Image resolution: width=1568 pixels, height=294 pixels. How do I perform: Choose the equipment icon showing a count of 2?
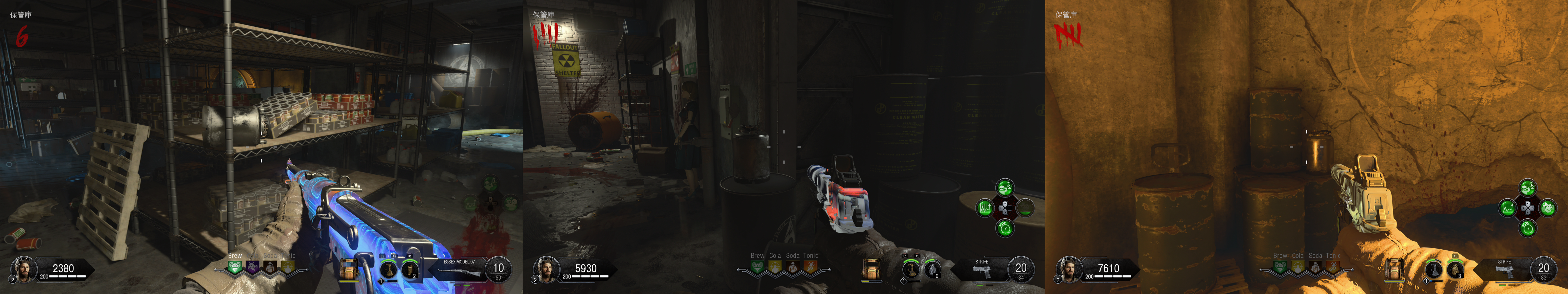pos(410,268)
